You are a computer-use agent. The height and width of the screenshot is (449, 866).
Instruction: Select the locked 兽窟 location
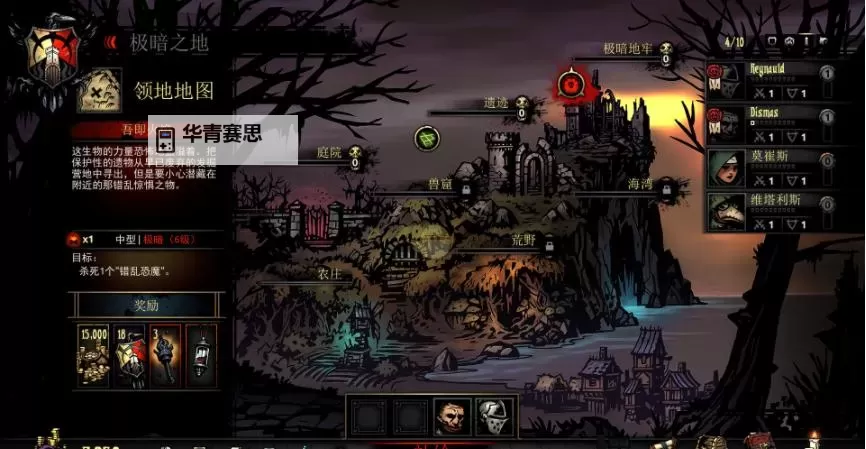point(441,184)
